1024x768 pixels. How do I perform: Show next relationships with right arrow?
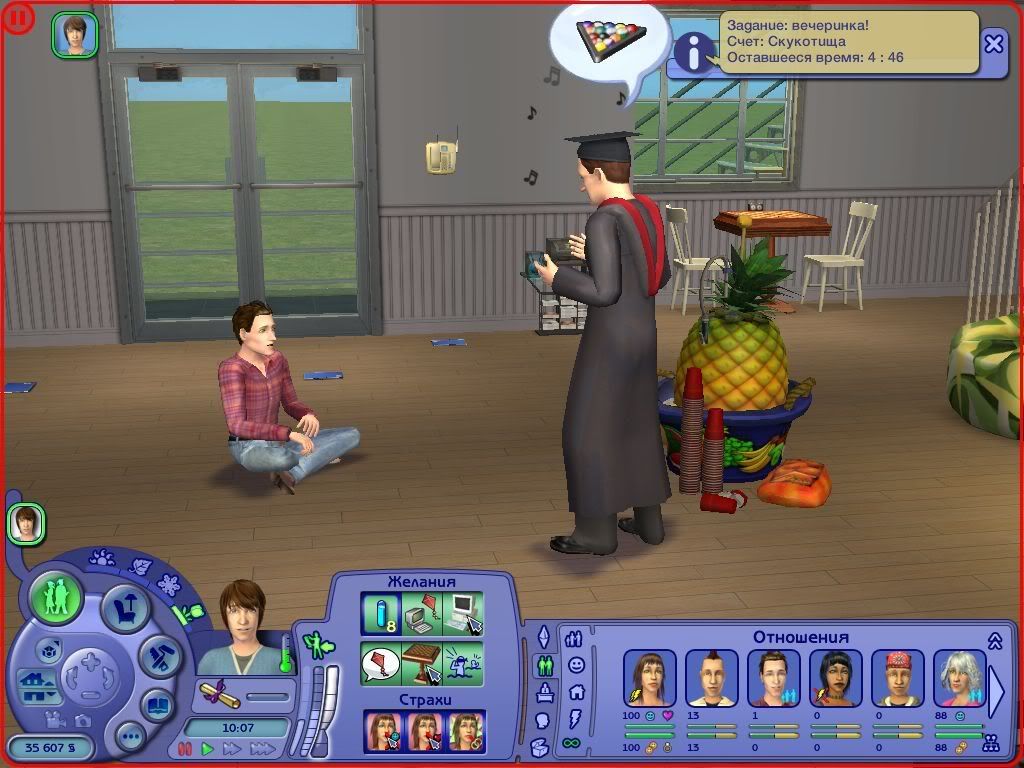coord(997,691)
